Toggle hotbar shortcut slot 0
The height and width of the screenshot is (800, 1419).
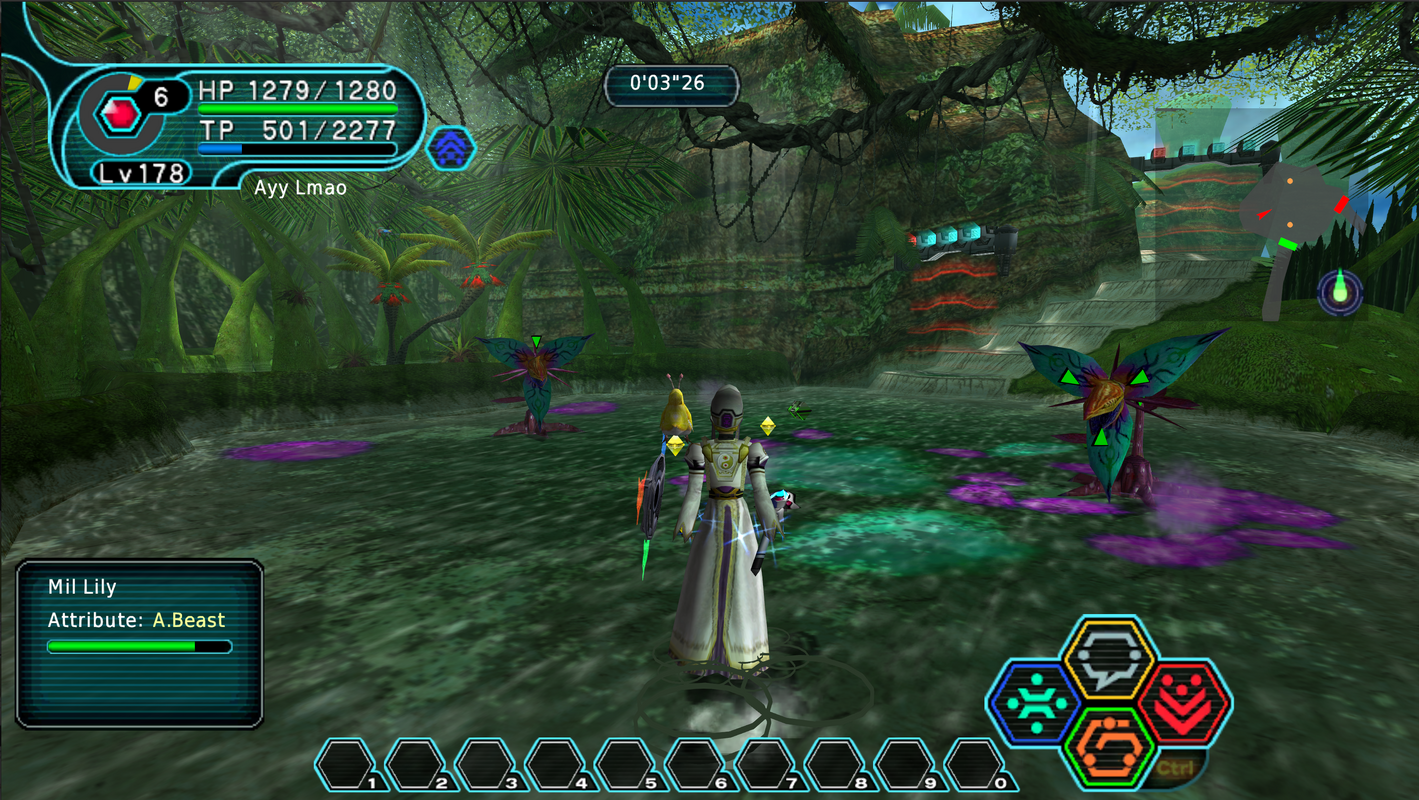coord(972,763)
